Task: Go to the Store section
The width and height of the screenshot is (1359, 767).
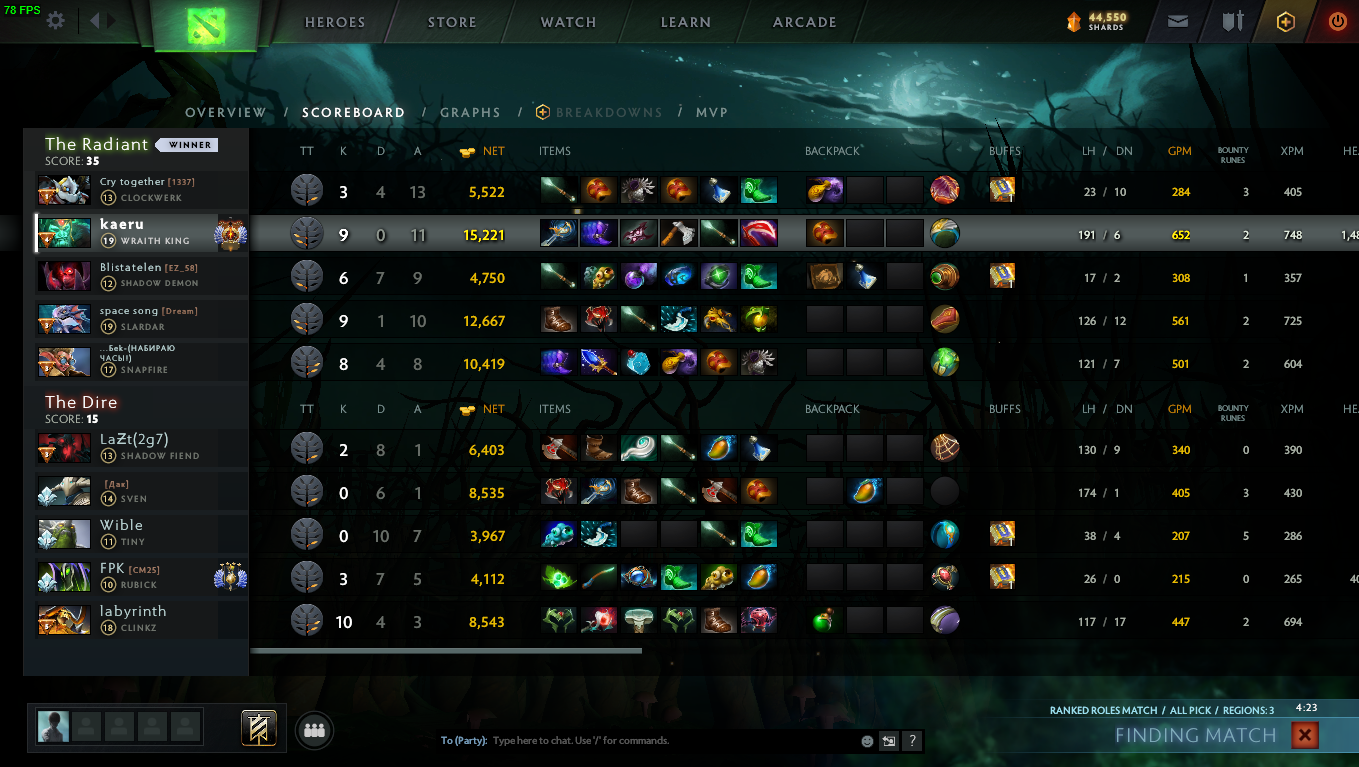Action: pos(452,22)
